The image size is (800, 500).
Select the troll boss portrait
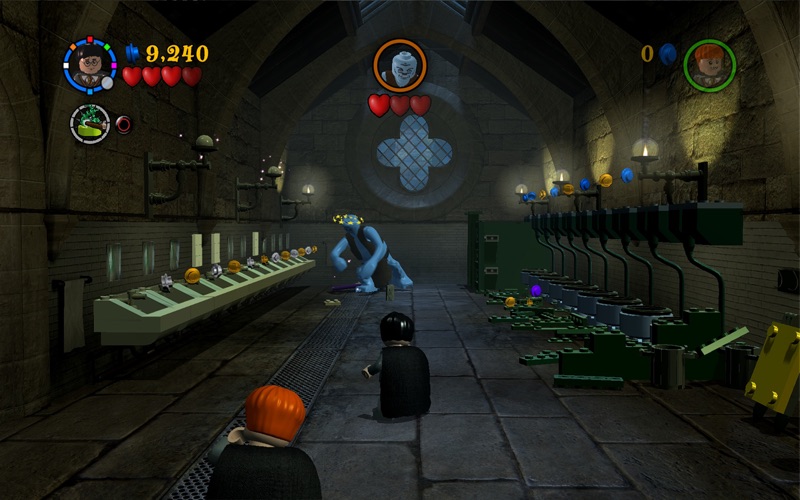[x=400, y=65]
